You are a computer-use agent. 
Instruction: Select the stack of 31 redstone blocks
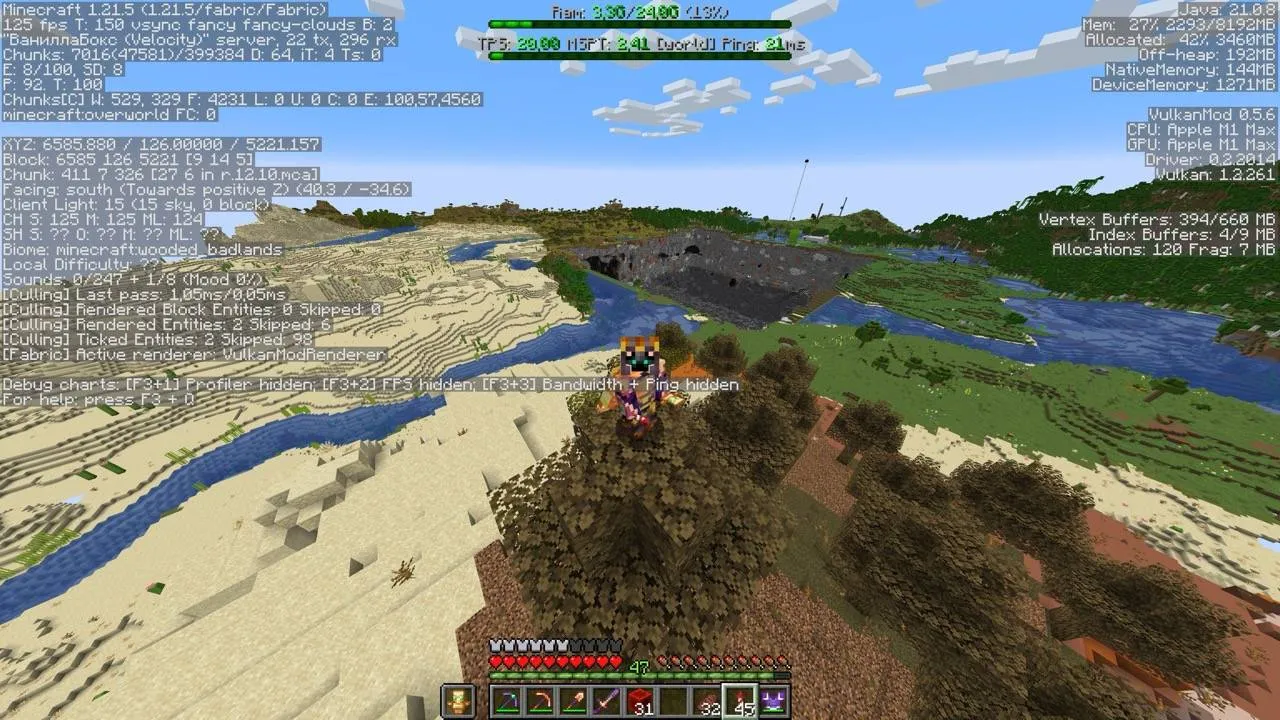coord(641,699)
